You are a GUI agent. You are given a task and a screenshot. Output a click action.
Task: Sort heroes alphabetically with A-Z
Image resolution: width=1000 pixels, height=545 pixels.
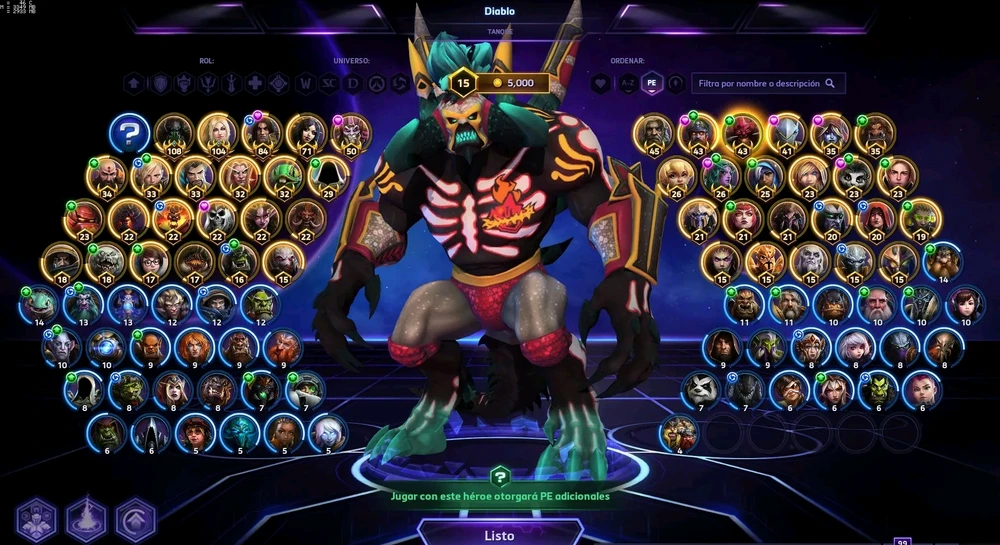626,84
